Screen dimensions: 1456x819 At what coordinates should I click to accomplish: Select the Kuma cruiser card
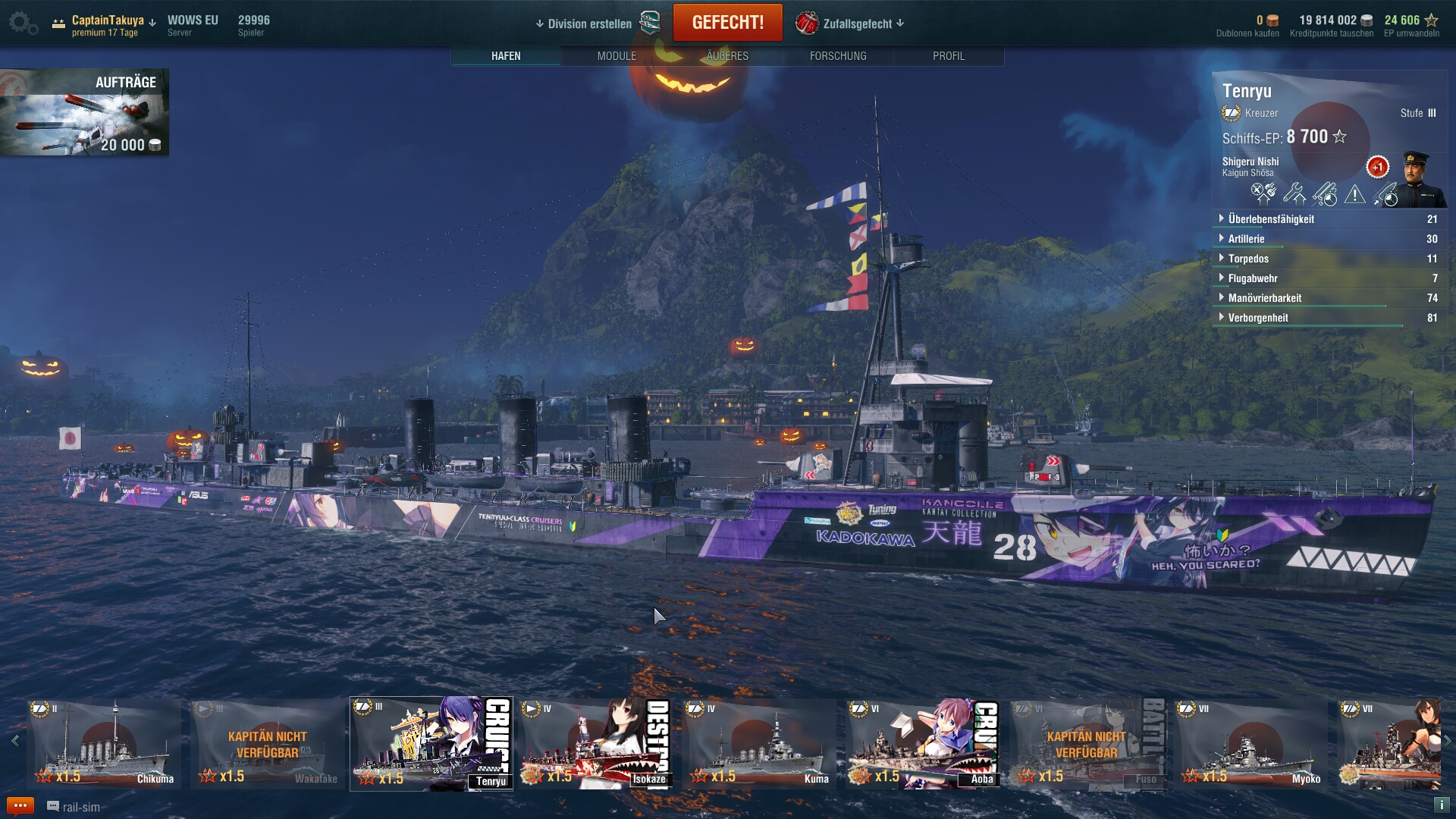tap(759, 743)
